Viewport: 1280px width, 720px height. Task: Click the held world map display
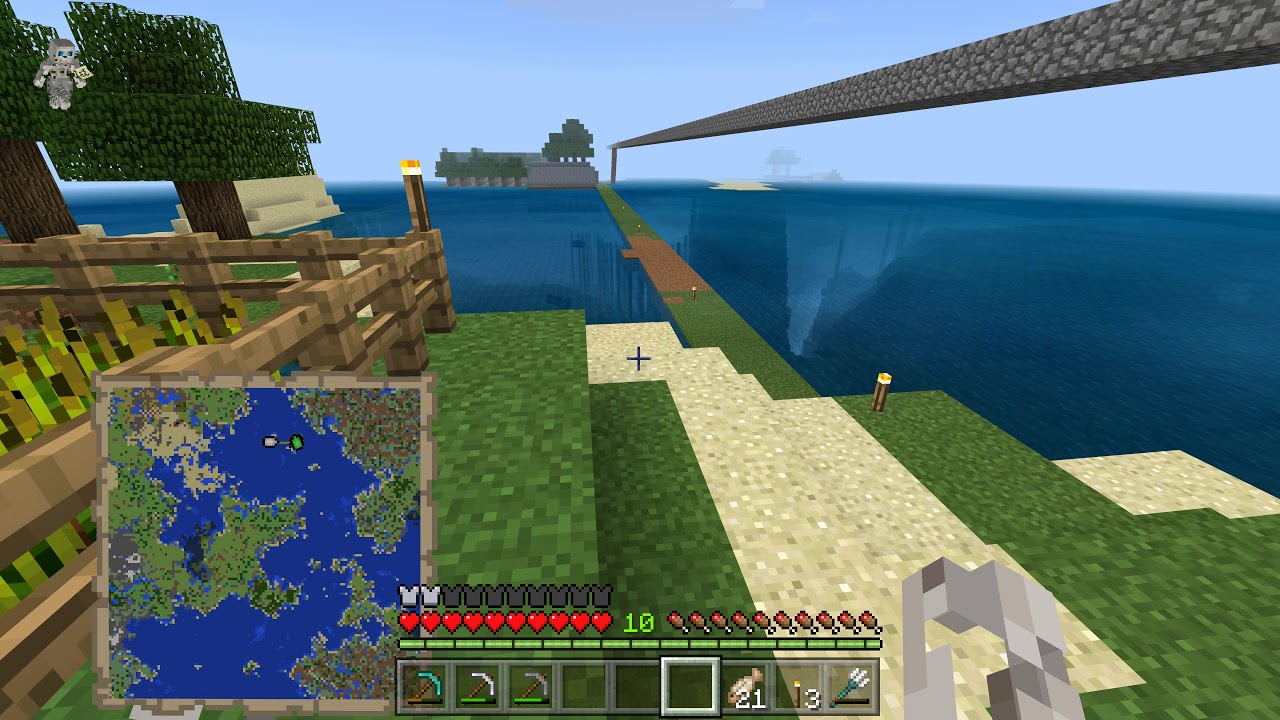pyautogui.click(x=265, y=538)
